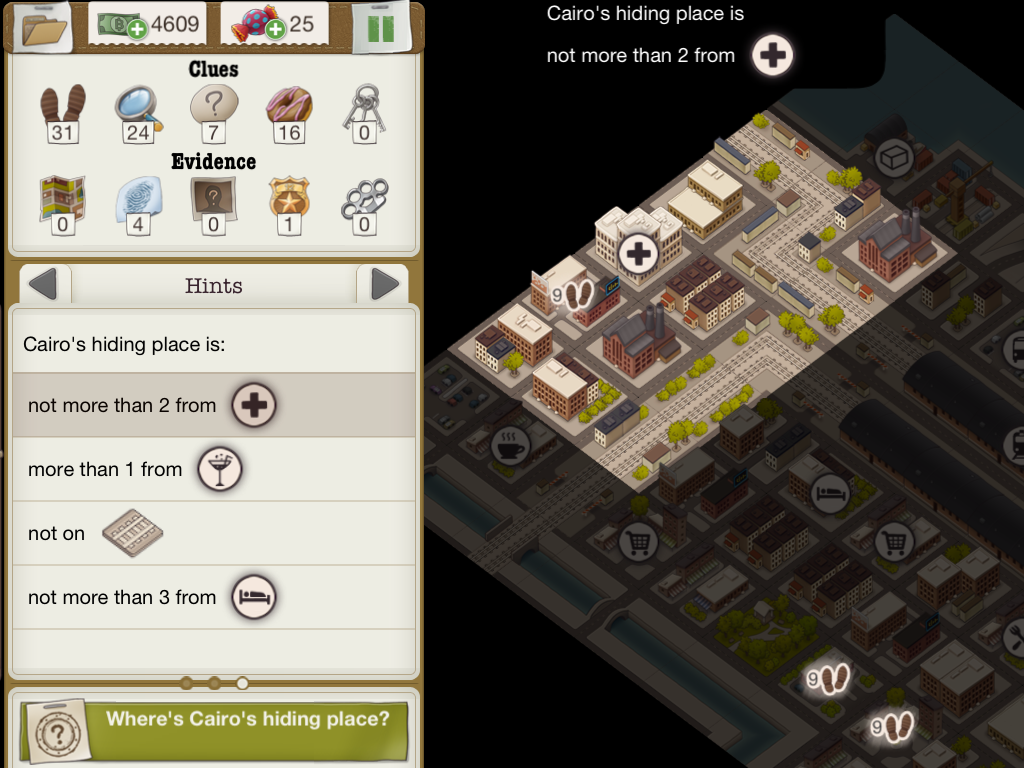Show the next hints page
The image size is (1024, 768).
point(384,286)
